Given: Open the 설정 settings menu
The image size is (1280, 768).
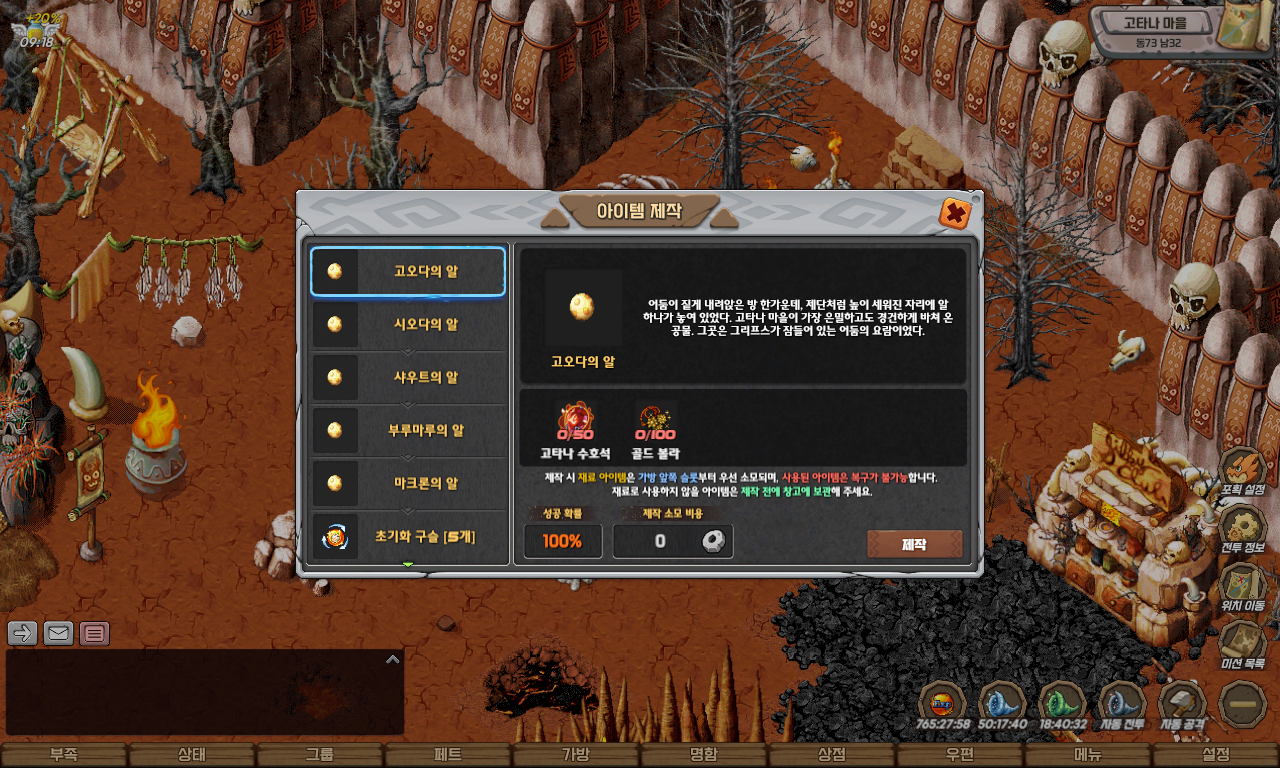Looking at the screenshot, I should click(x=1216, y=755).
